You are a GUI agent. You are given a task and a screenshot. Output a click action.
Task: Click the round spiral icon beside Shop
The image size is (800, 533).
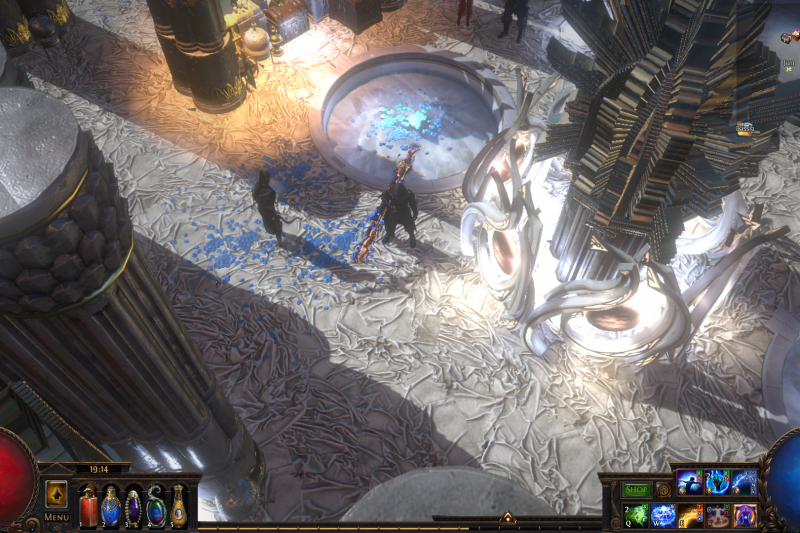[662, 490]
